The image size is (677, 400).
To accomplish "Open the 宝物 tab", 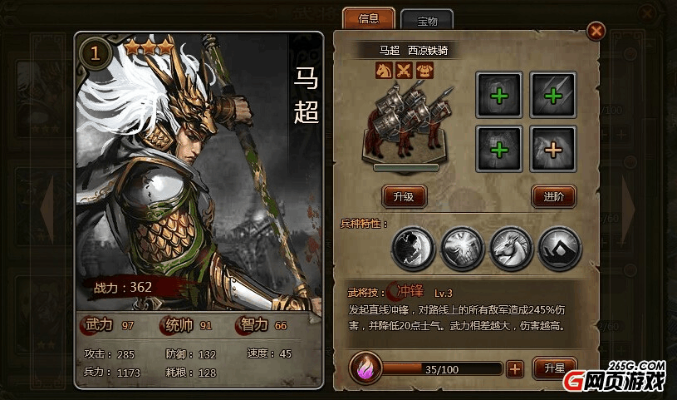I will pos(427,19).
